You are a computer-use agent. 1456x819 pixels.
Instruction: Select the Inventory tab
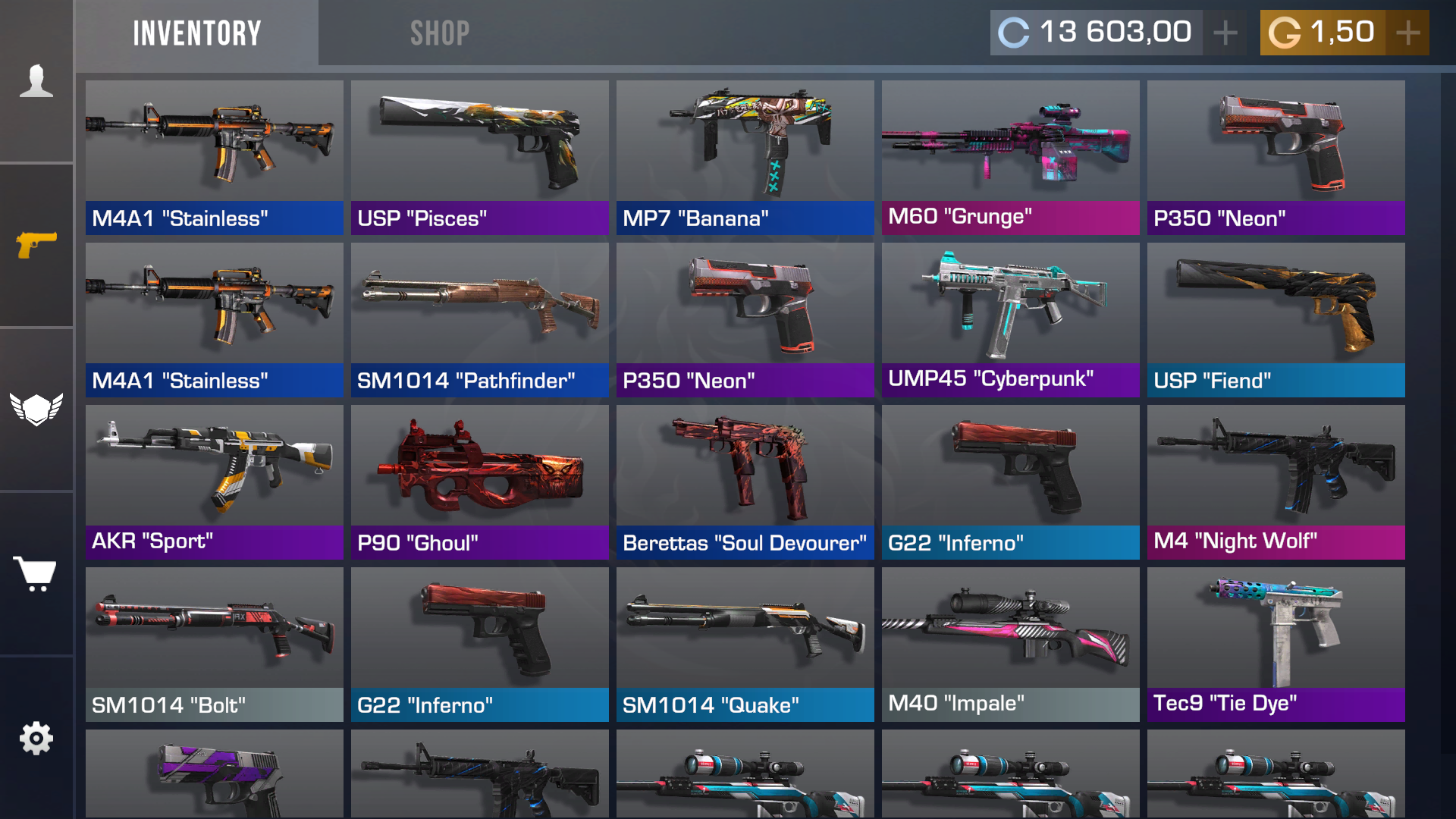(x=196, y=32)
